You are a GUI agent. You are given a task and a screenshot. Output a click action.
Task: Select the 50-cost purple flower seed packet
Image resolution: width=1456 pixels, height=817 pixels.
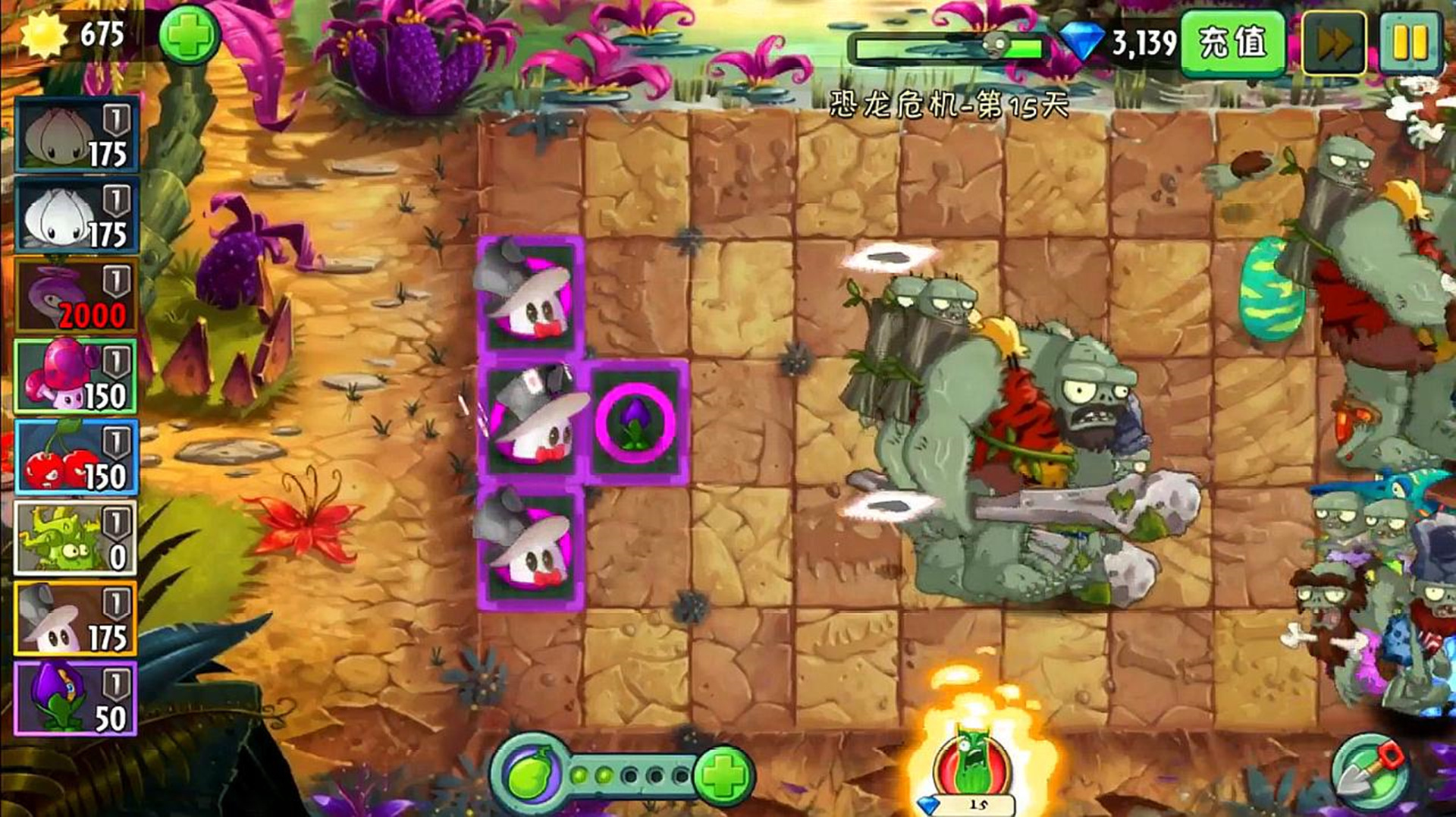76,699
